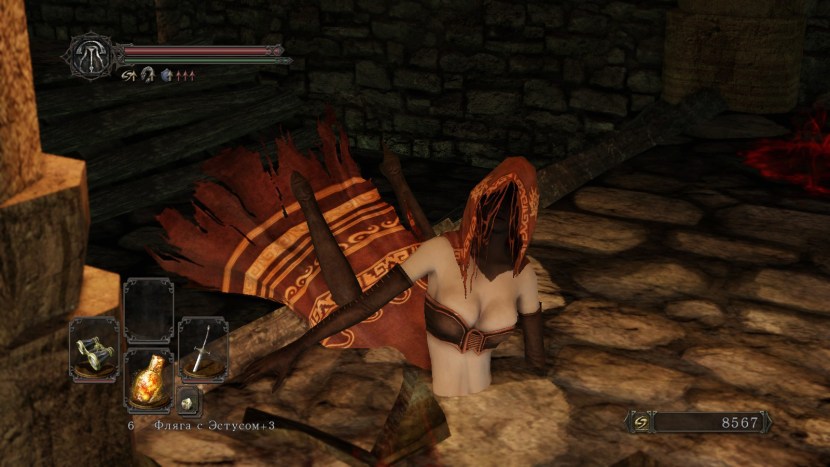Inspect the ring buff status icon
The width and height of the screenshot is (830, 467).
pos(146,74)
